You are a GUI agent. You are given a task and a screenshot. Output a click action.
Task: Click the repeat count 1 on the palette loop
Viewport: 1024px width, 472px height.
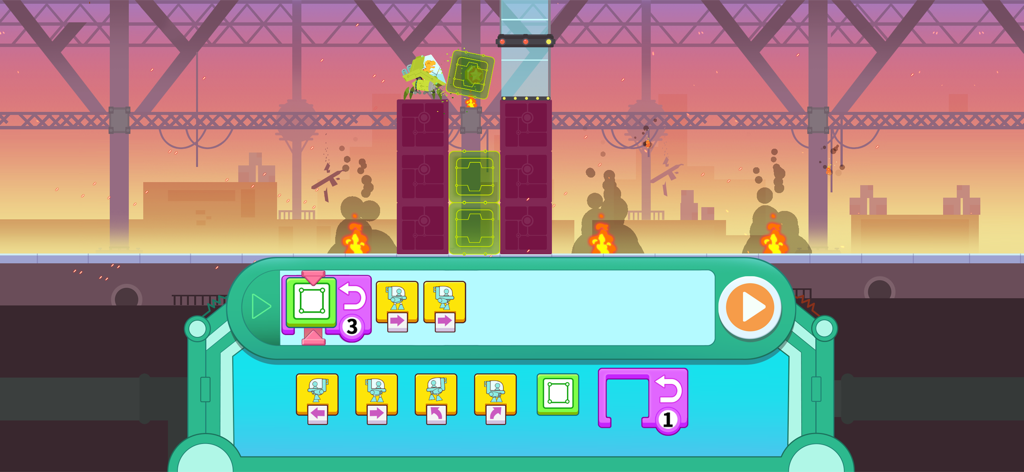click(x=667, y=420)
